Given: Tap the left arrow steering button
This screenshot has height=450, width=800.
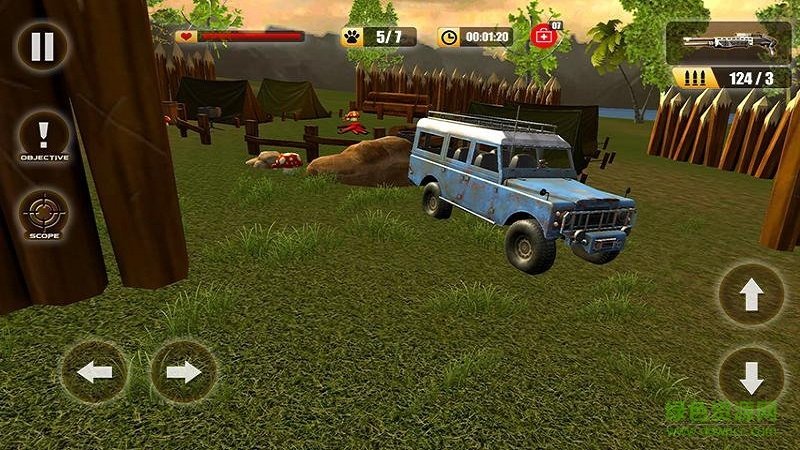Looking at the screenshot, I should pyautogui.click(x=94, y=372).
